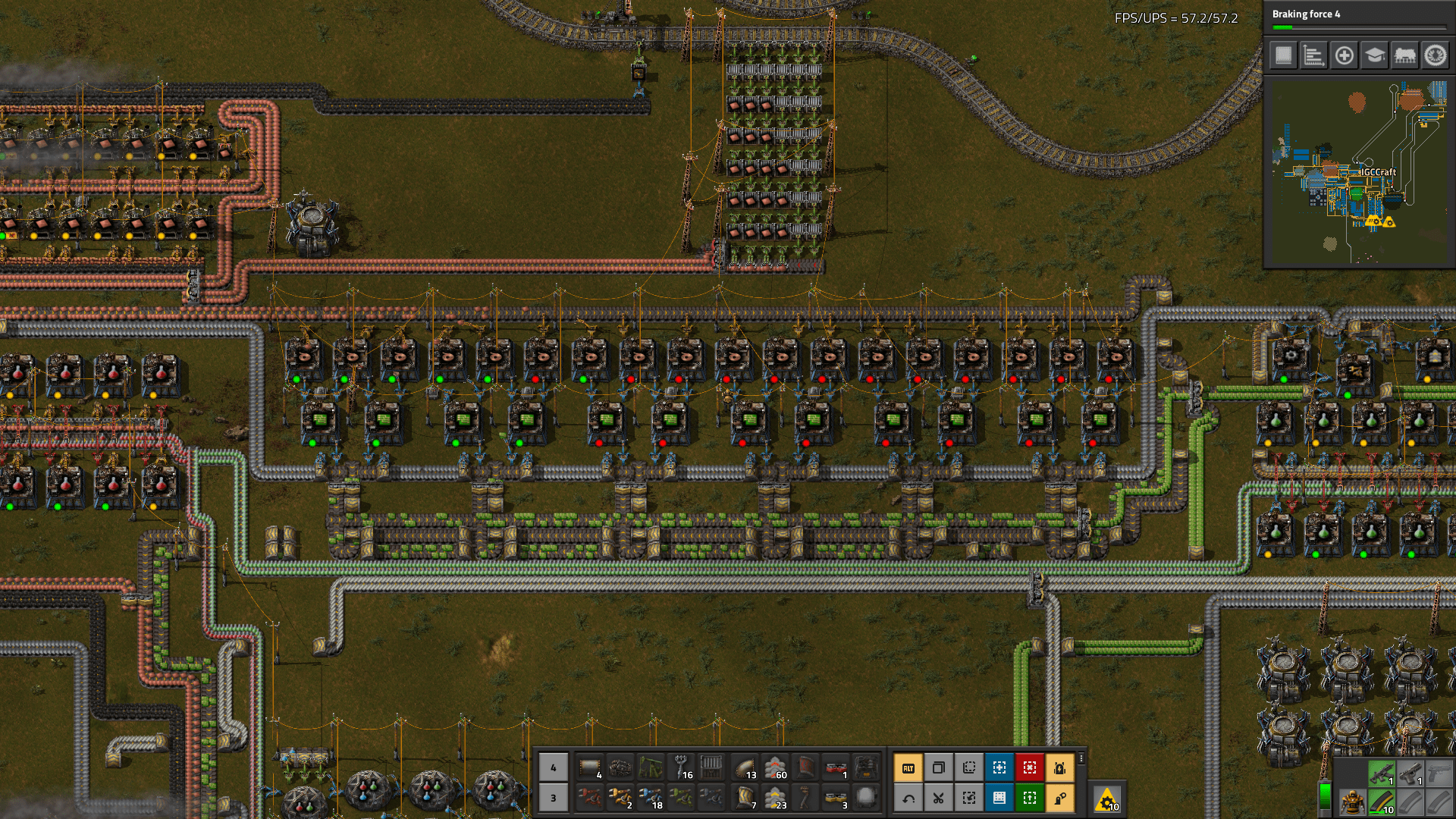Image resolution: width=1456 pixels, height=819 pixels.
Task: Expand the extra shortcuts flyout handle
Action: point(1081,758)
